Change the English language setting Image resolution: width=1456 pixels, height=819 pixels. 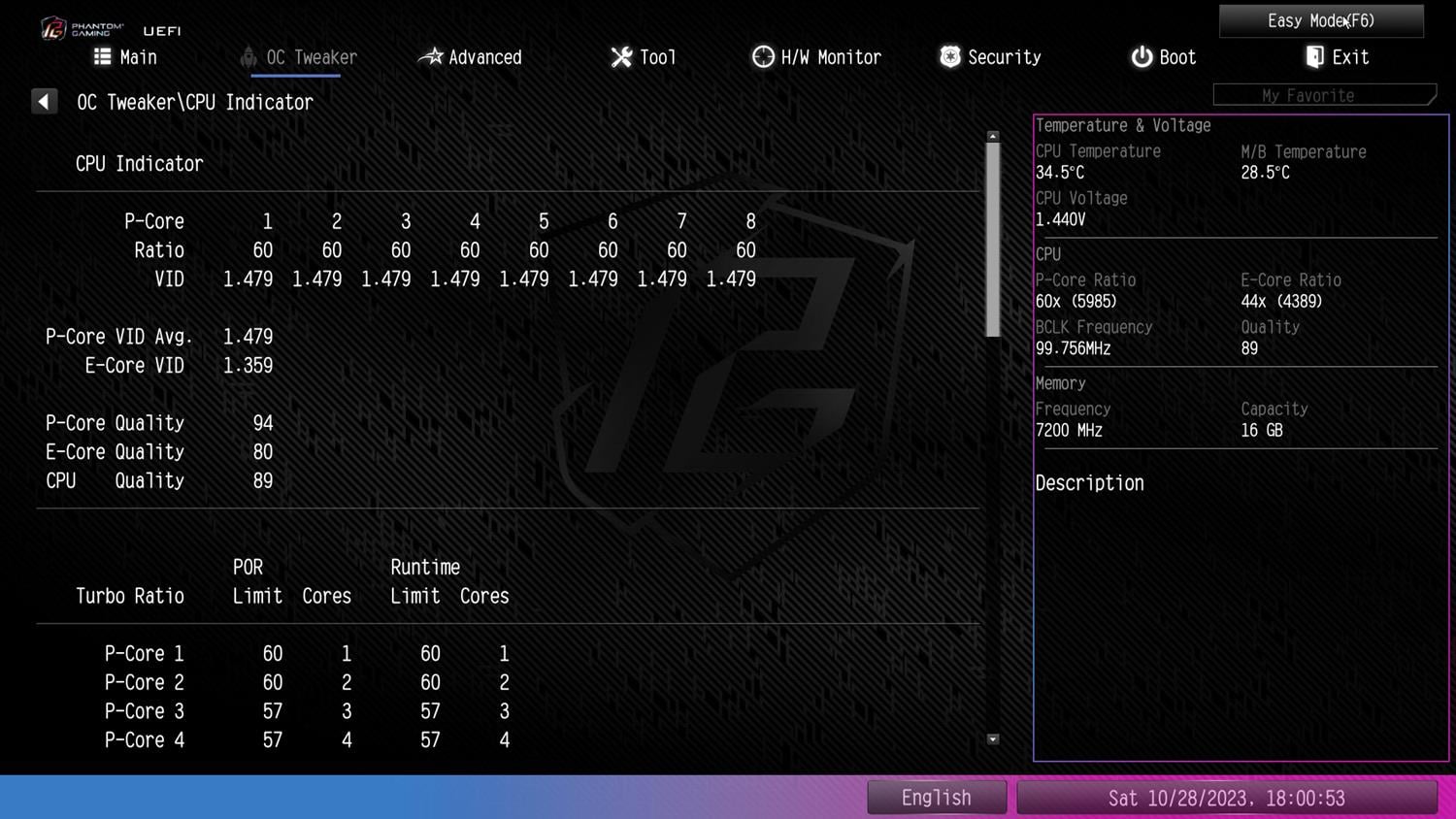(x=936, y=798)
